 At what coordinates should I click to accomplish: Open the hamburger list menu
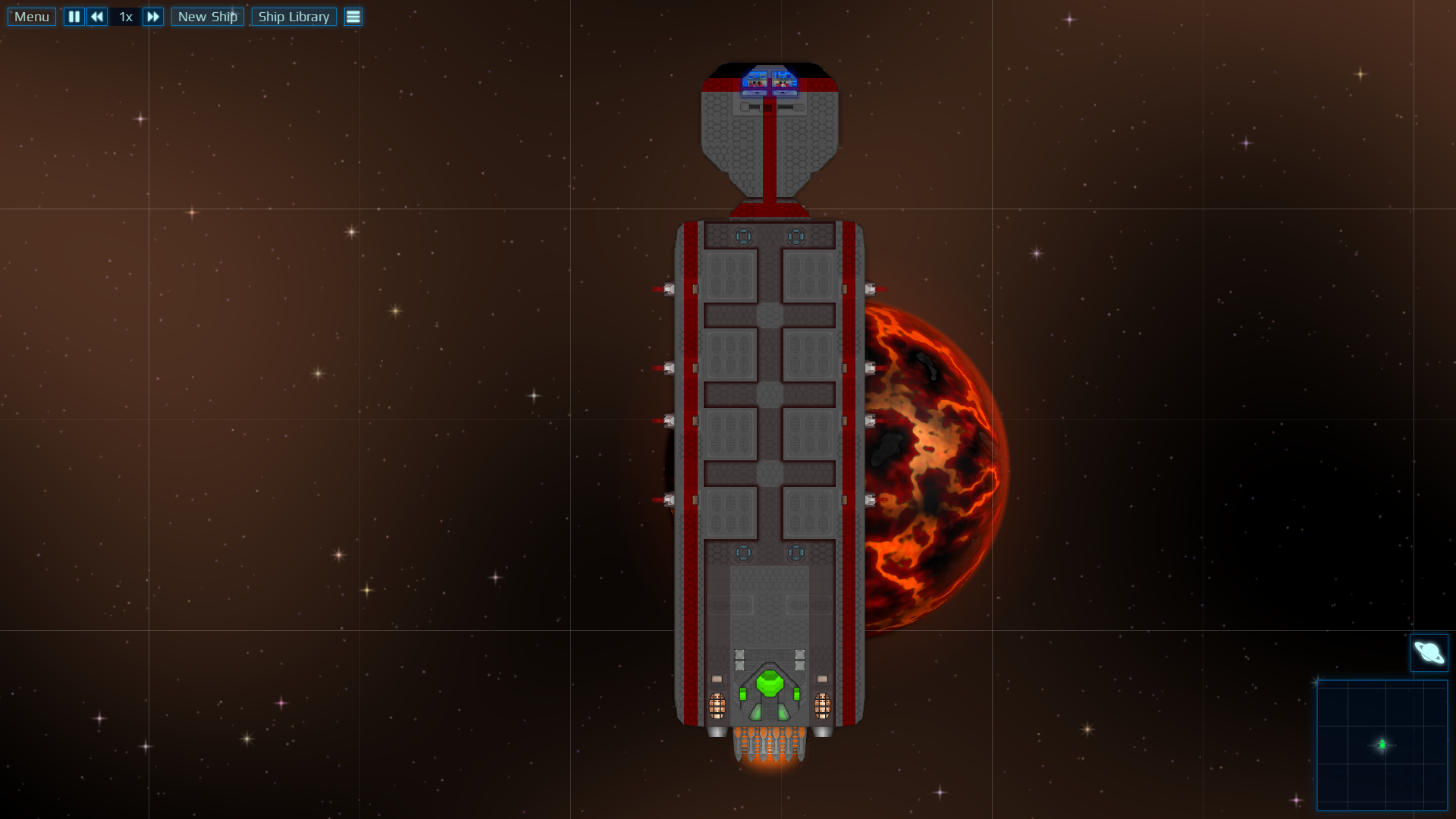(x=353, y=17)
